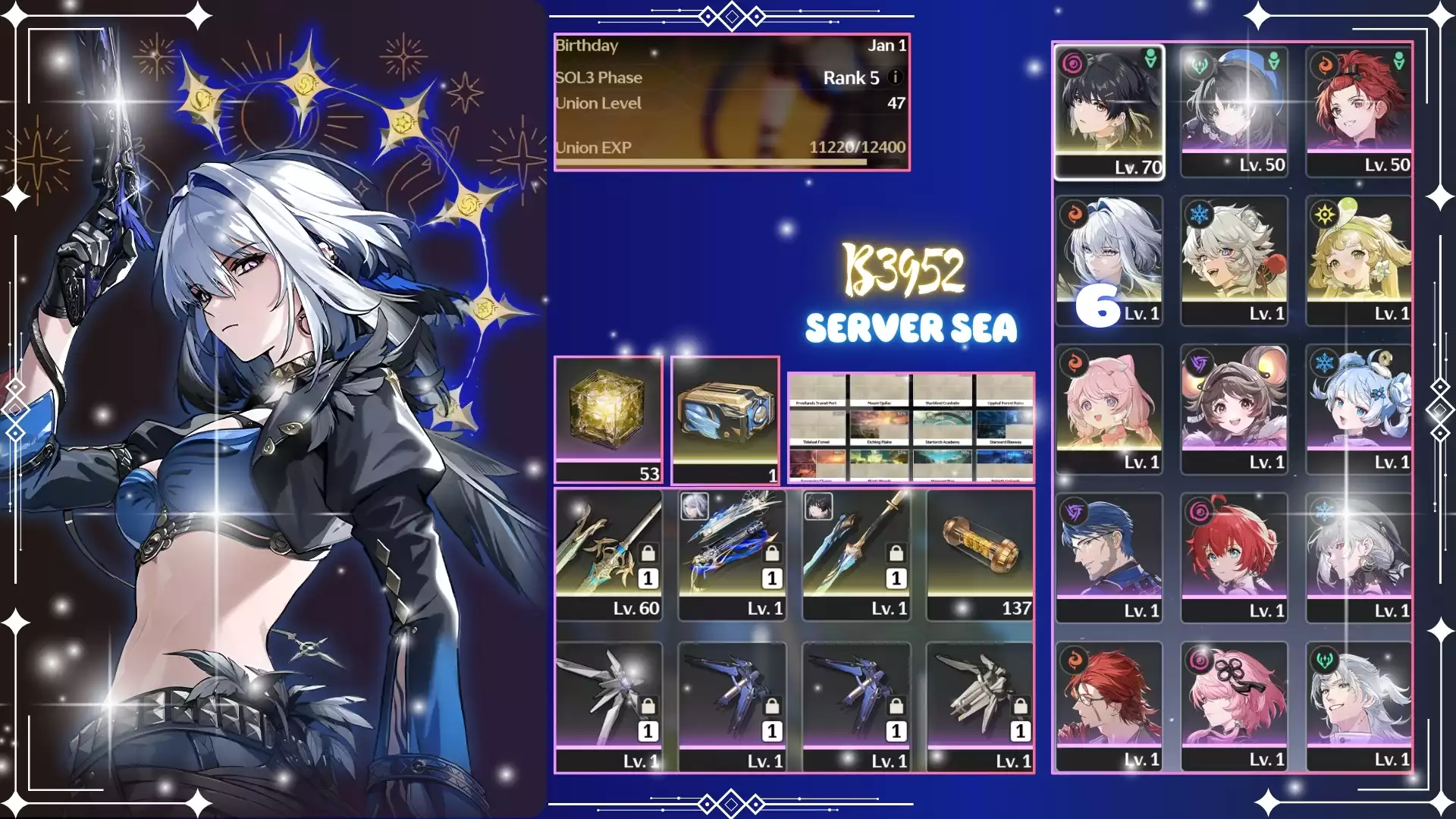Screen dimensions: 1456x819
Task: Pick the white-haired character with blue headband
Action: (x=1109, y=260)
